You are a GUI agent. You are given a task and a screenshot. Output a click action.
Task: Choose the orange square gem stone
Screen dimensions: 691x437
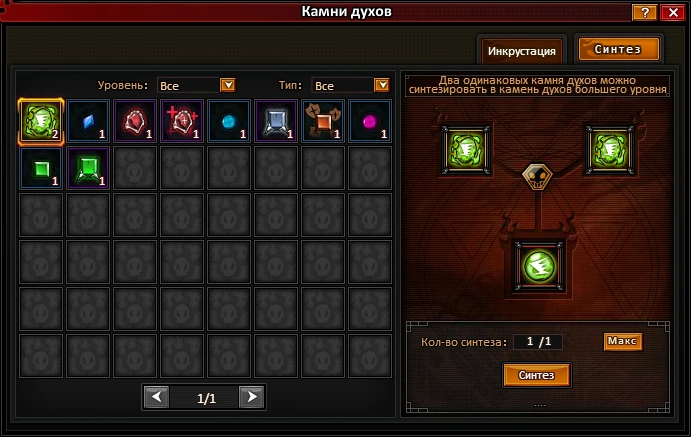[323, 121]
